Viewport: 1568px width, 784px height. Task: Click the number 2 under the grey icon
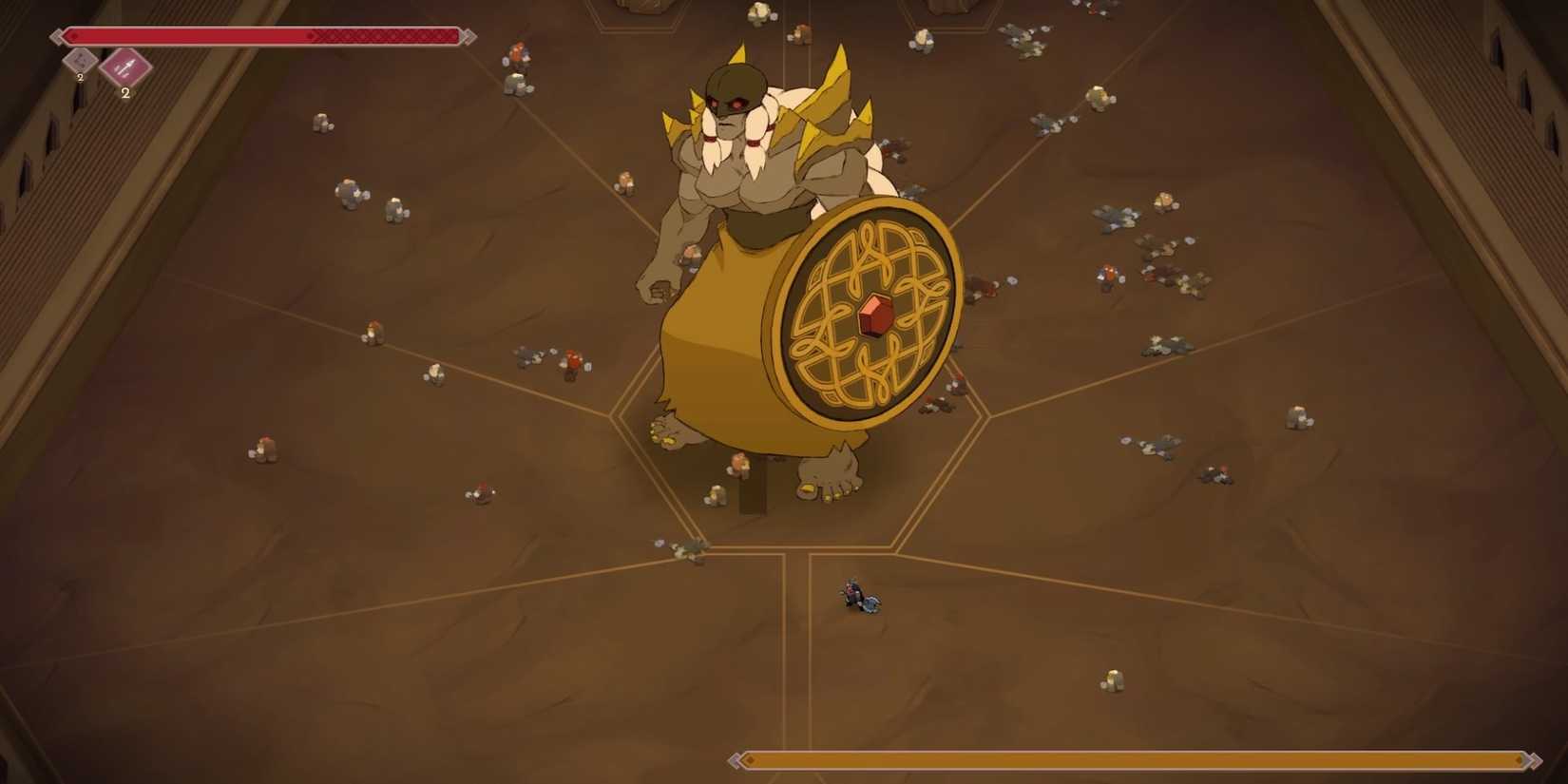click(x=80, y=77)
